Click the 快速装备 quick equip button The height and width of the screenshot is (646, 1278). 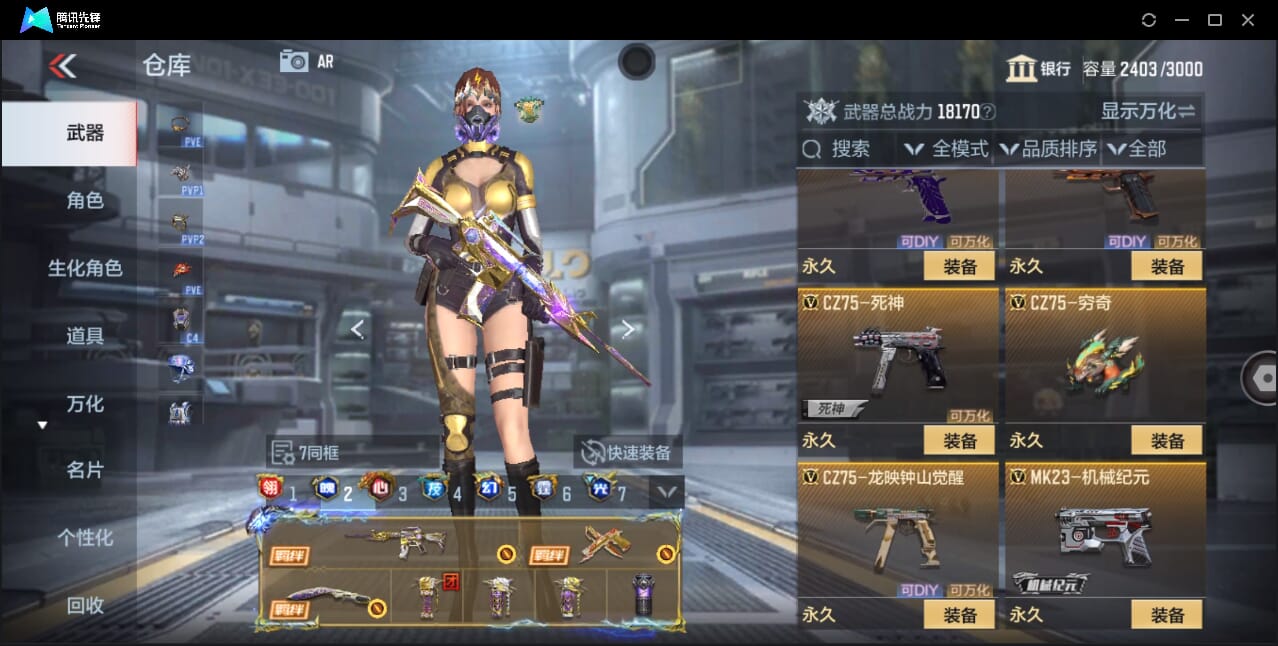point(627,452)
